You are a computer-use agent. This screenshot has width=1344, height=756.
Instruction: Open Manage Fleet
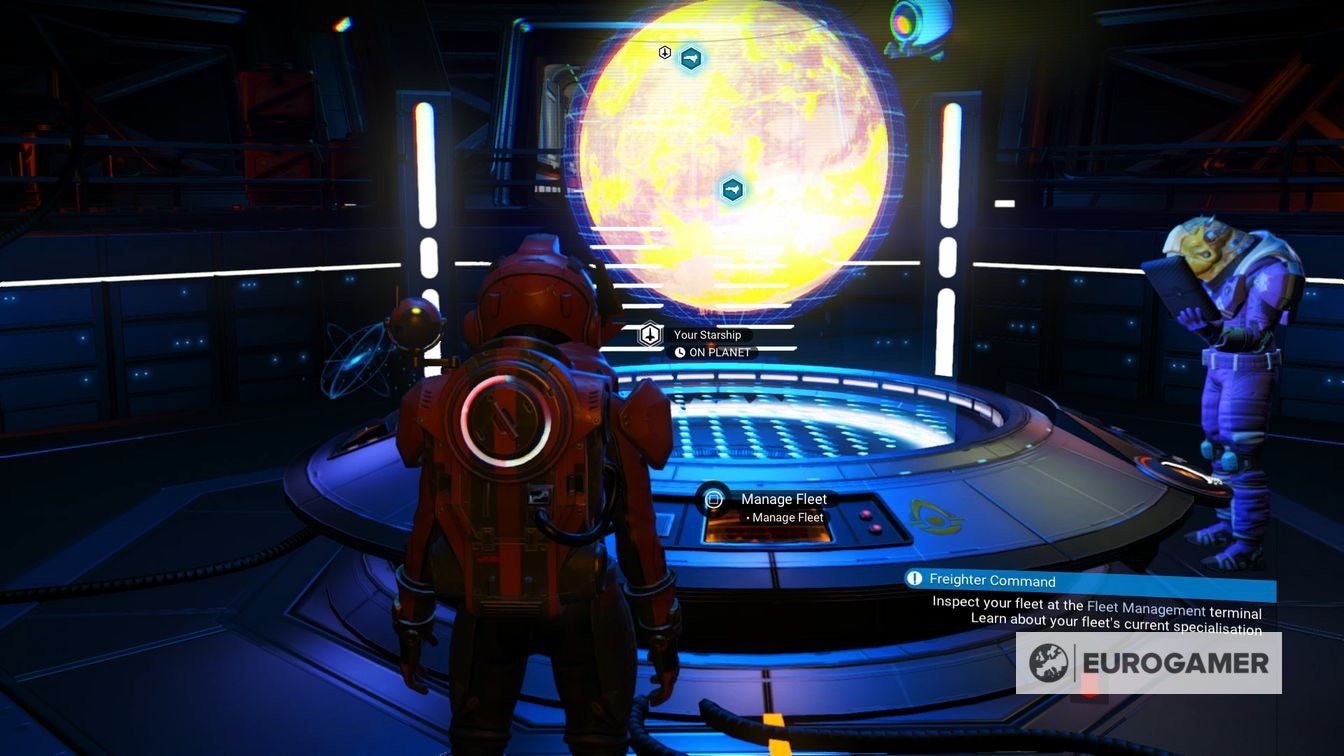coord(783,499)
